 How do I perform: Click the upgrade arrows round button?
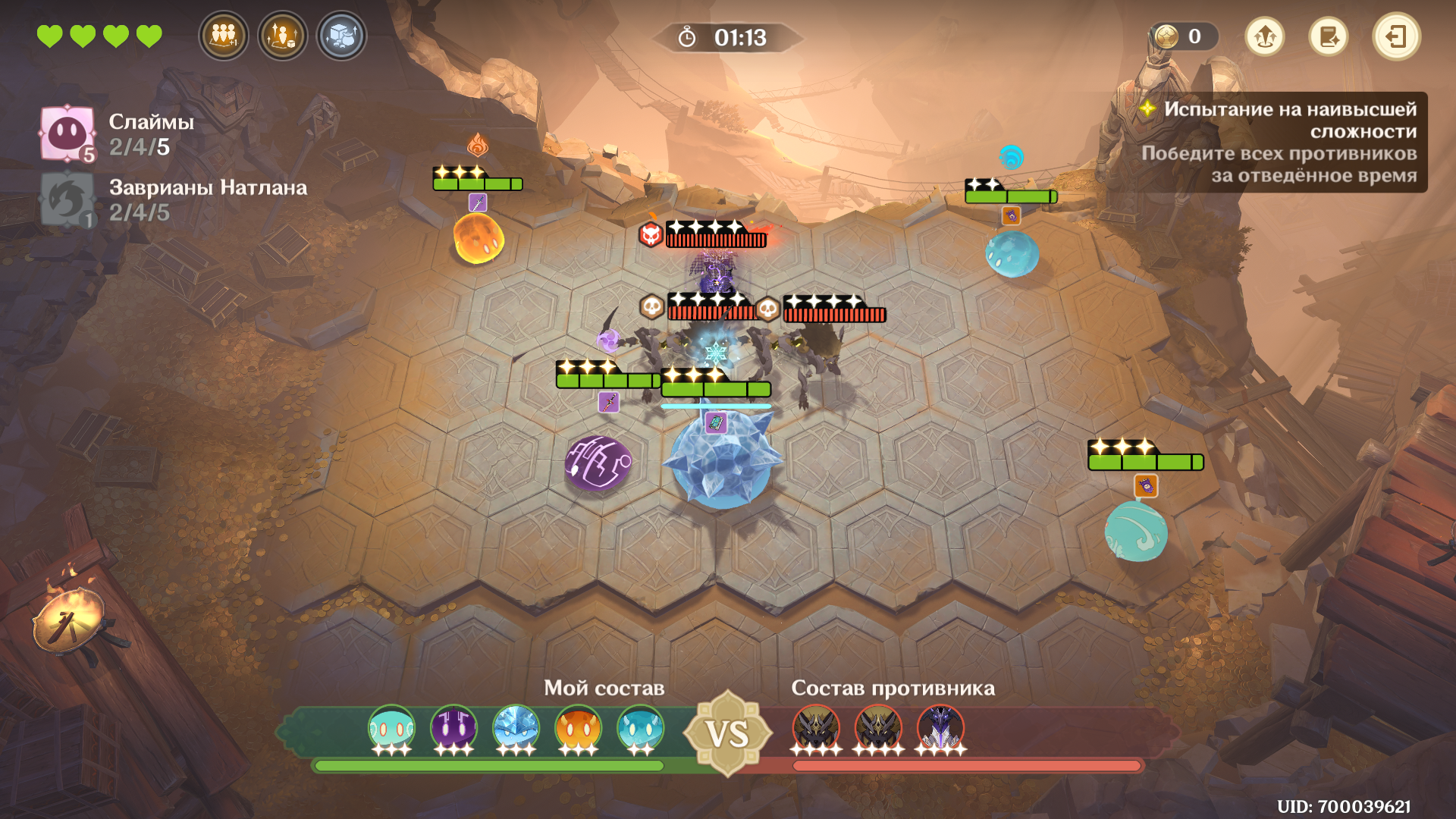1264,36
